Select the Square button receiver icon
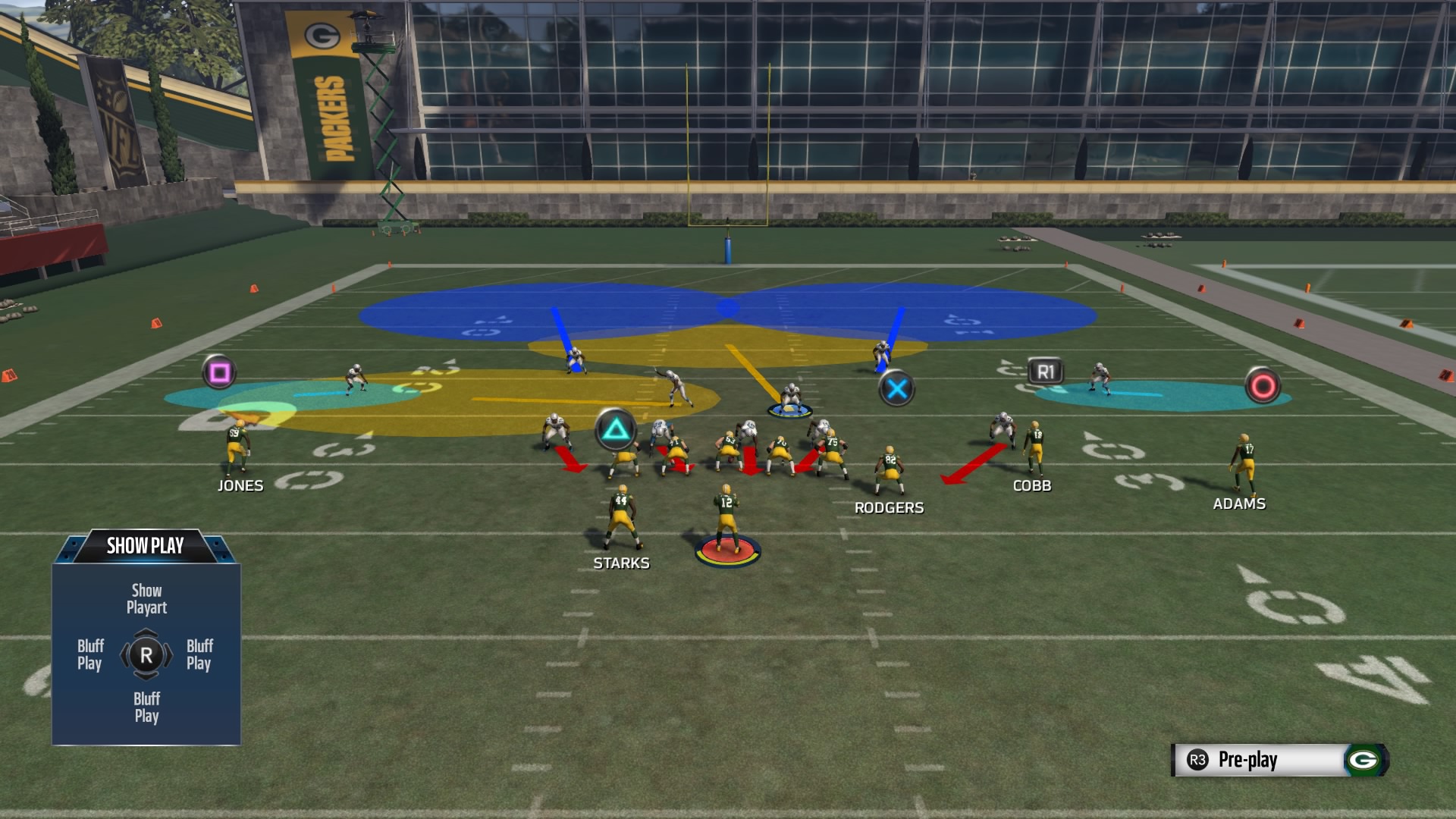Viewport: 1456px width, 819px height. [x=218, y=371]
